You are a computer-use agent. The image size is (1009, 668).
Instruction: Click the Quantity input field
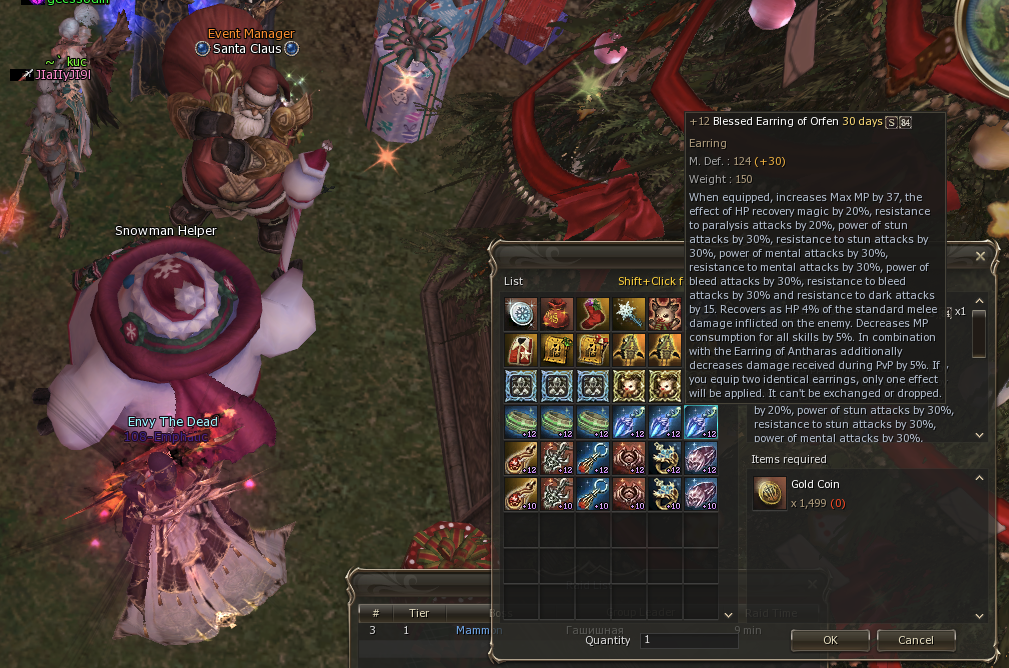pos(689,640)
